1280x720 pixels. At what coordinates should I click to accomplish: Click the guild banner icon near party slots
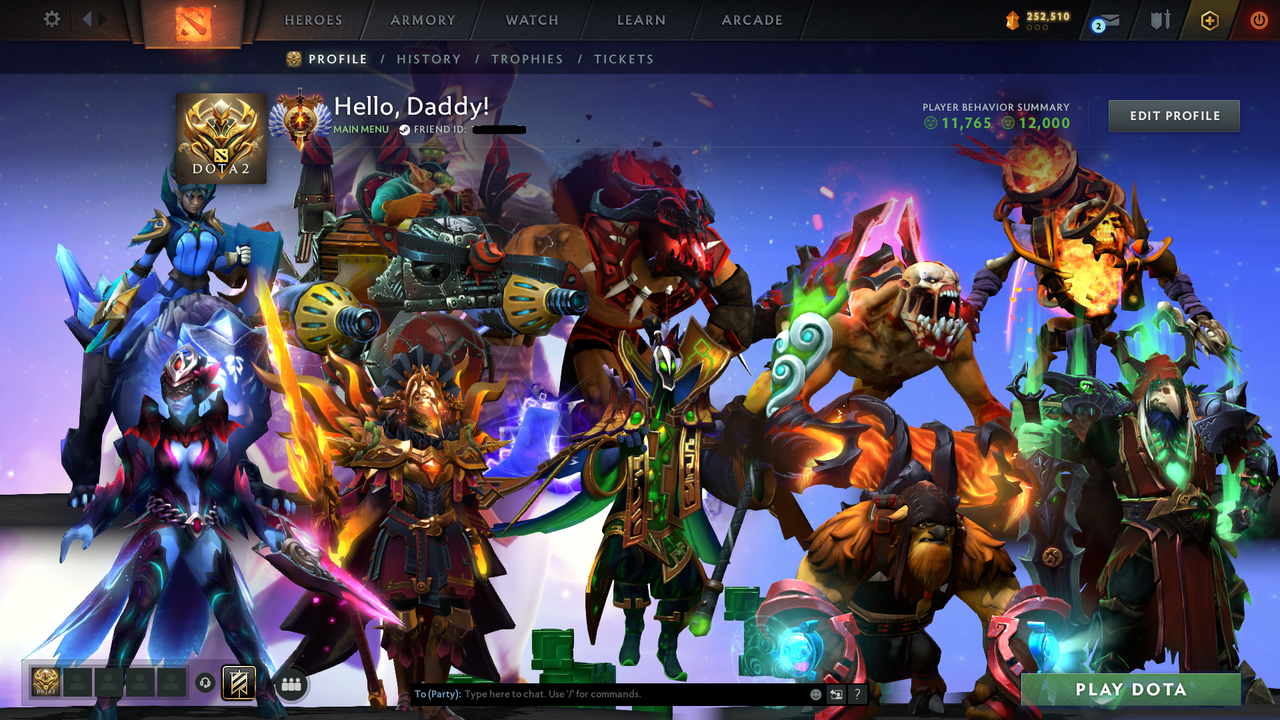pyautogui.click(x=239, y=681)
